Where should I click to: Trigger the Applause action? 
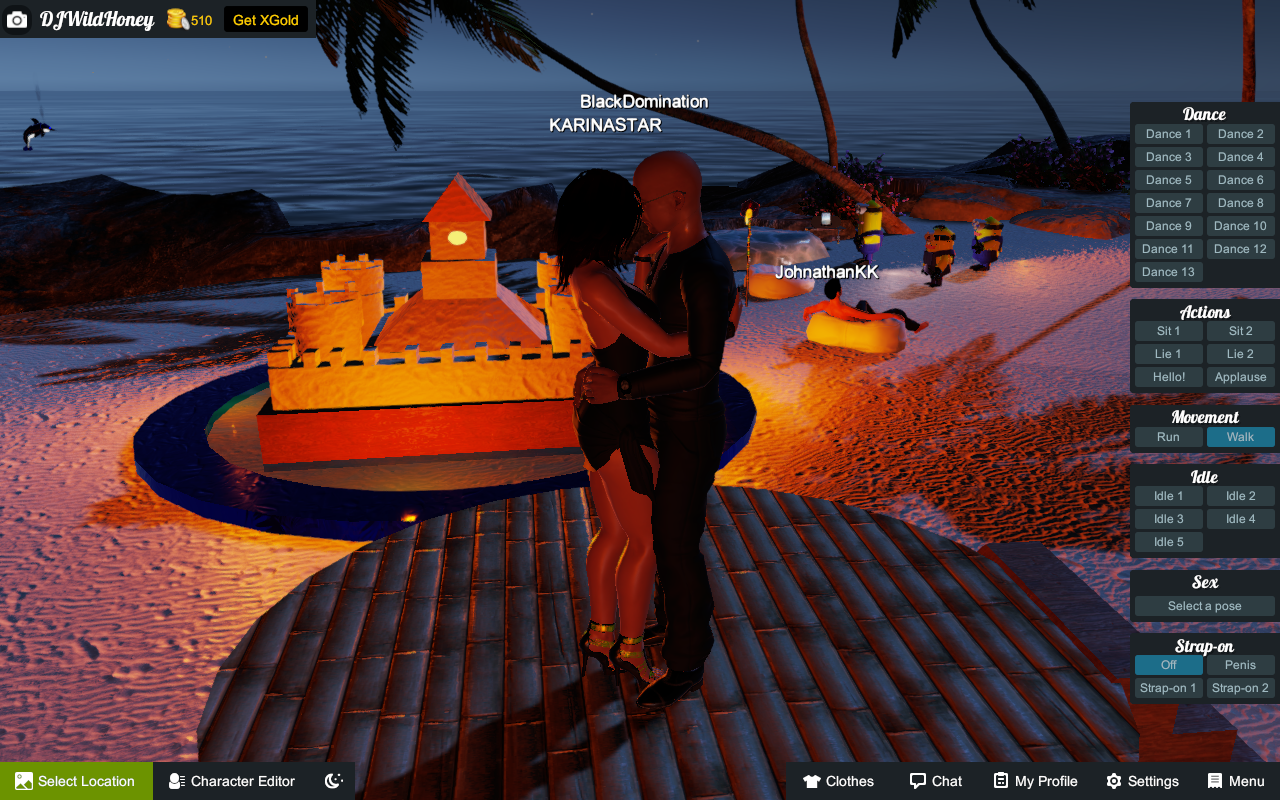pos(1240,377)
